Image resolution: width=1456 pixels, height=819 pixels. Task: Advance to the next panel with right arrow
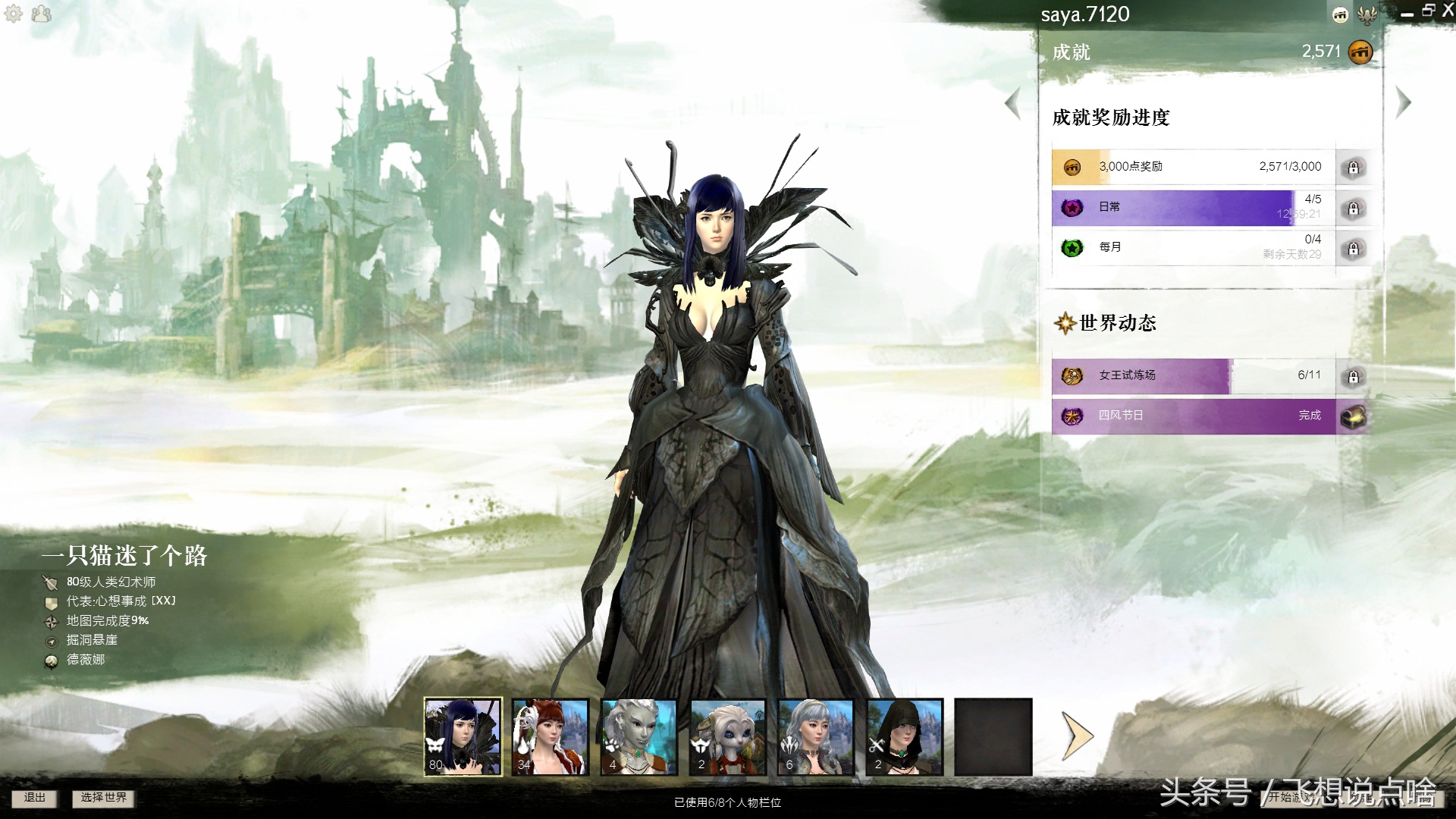click(1403, 103)
